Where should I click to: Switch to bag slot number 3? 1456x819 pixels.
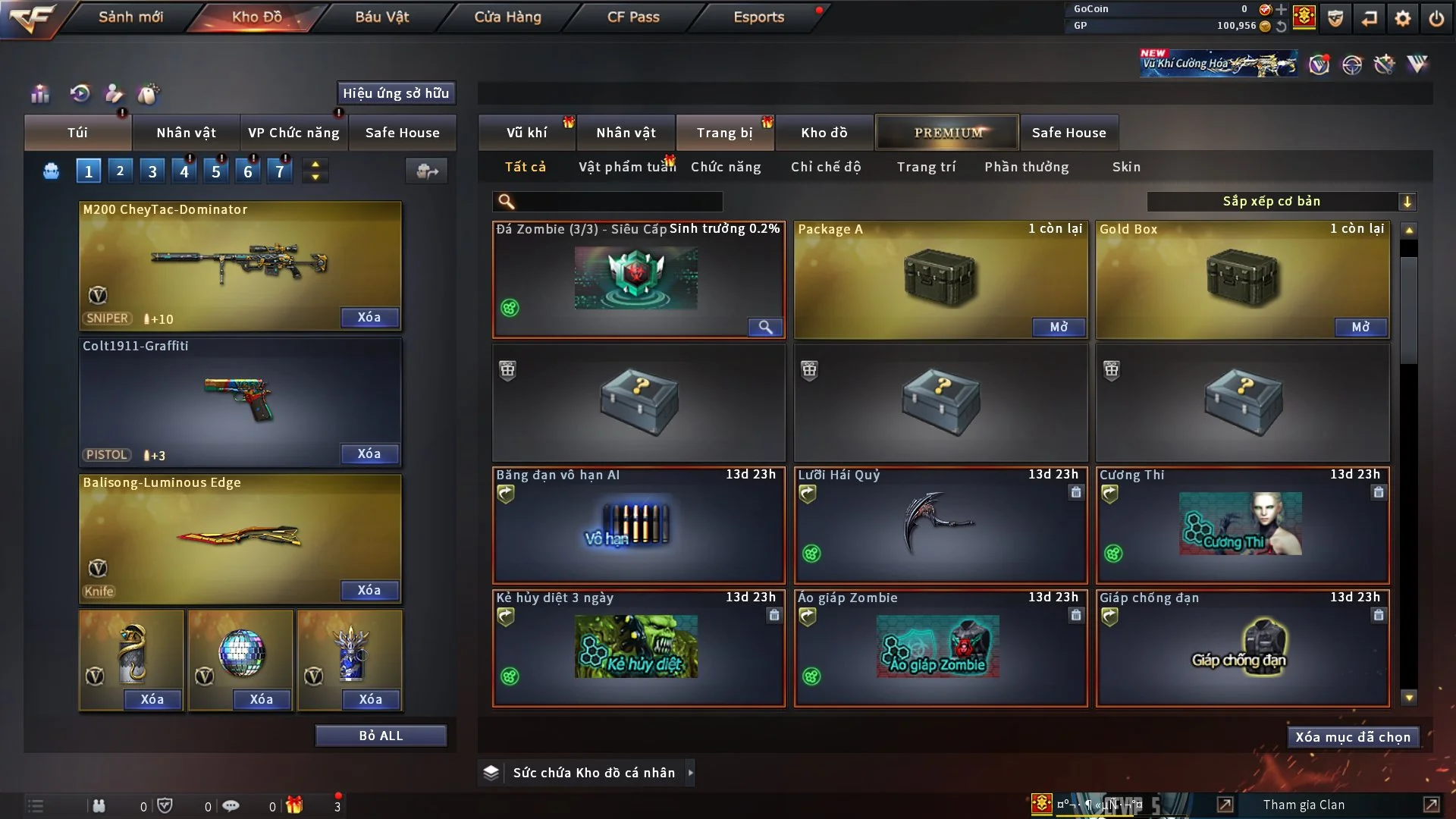[x=152, y=171]
